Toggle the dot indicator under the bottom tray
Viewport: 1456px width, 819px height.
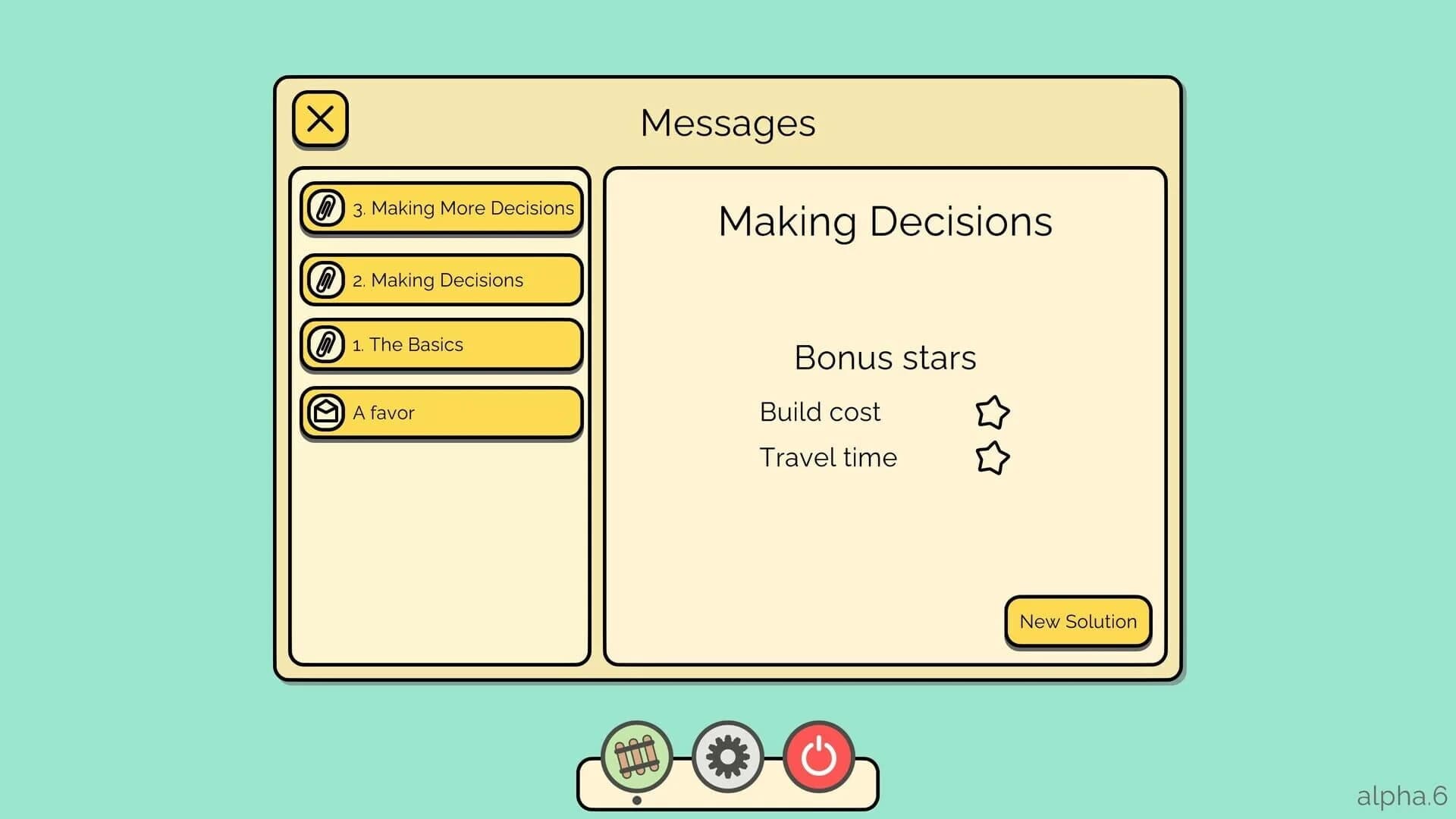[637, 799]
